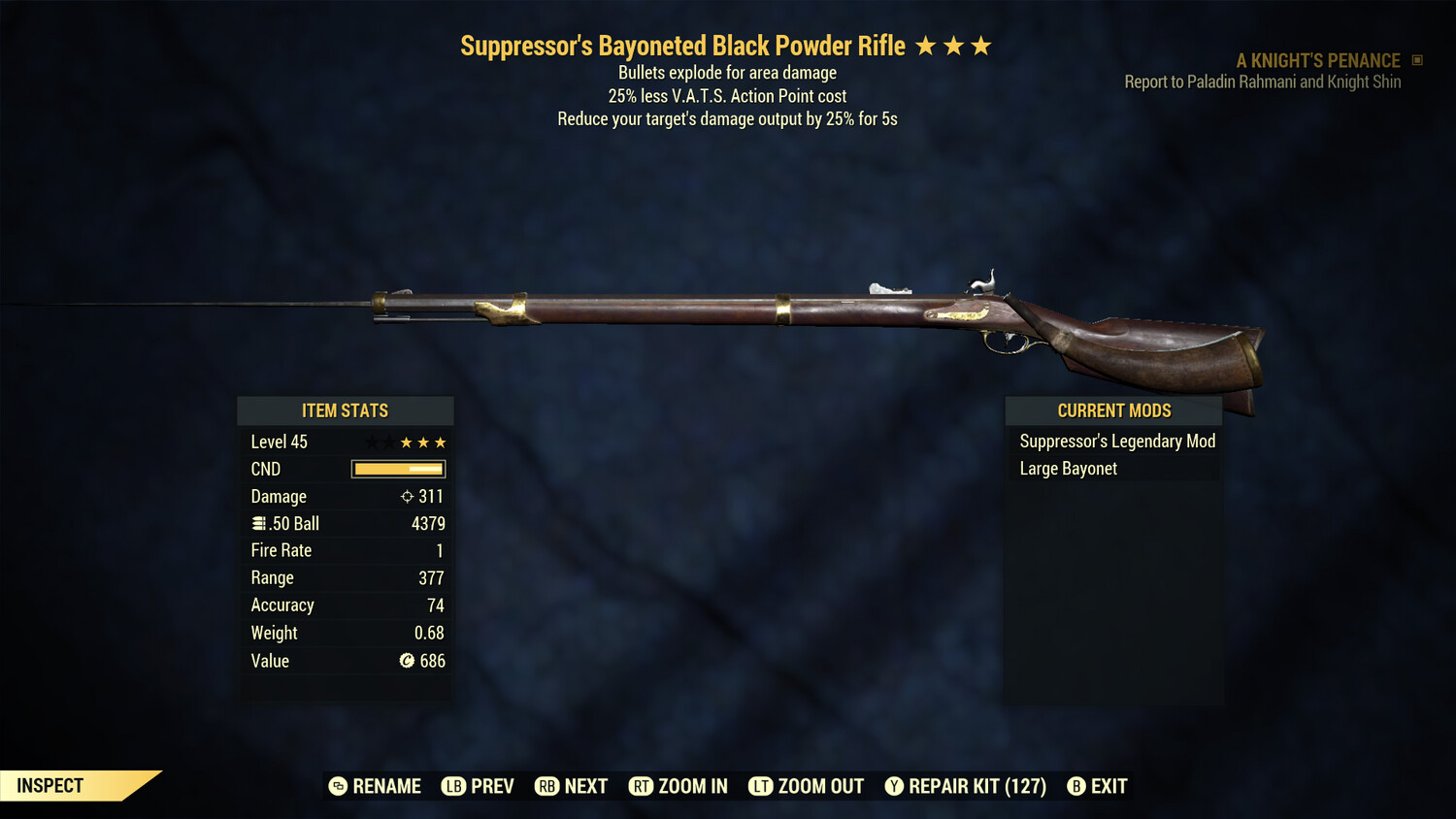
Task: Click the RB controller icon for NEXT
Action: pyautogui.click(x=546, y=786)
